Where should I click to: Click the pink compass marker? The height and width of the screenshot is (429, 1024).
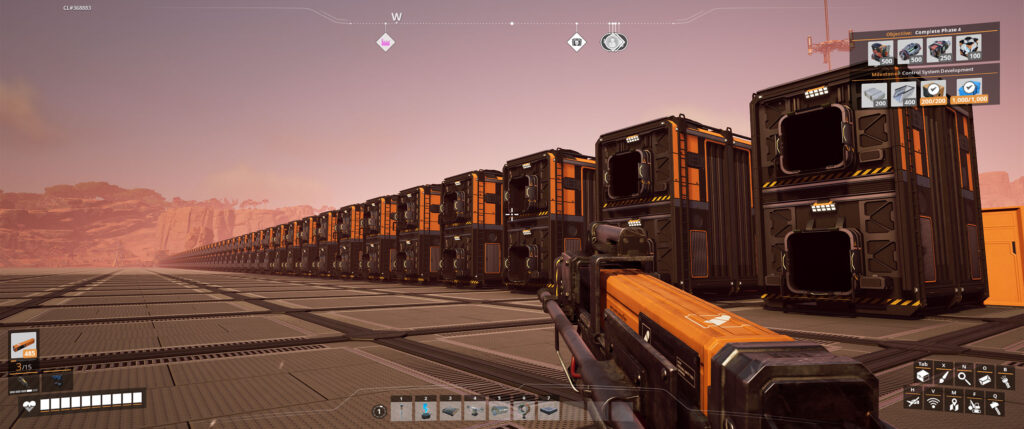pyautogui.click(x=385, y=42)
